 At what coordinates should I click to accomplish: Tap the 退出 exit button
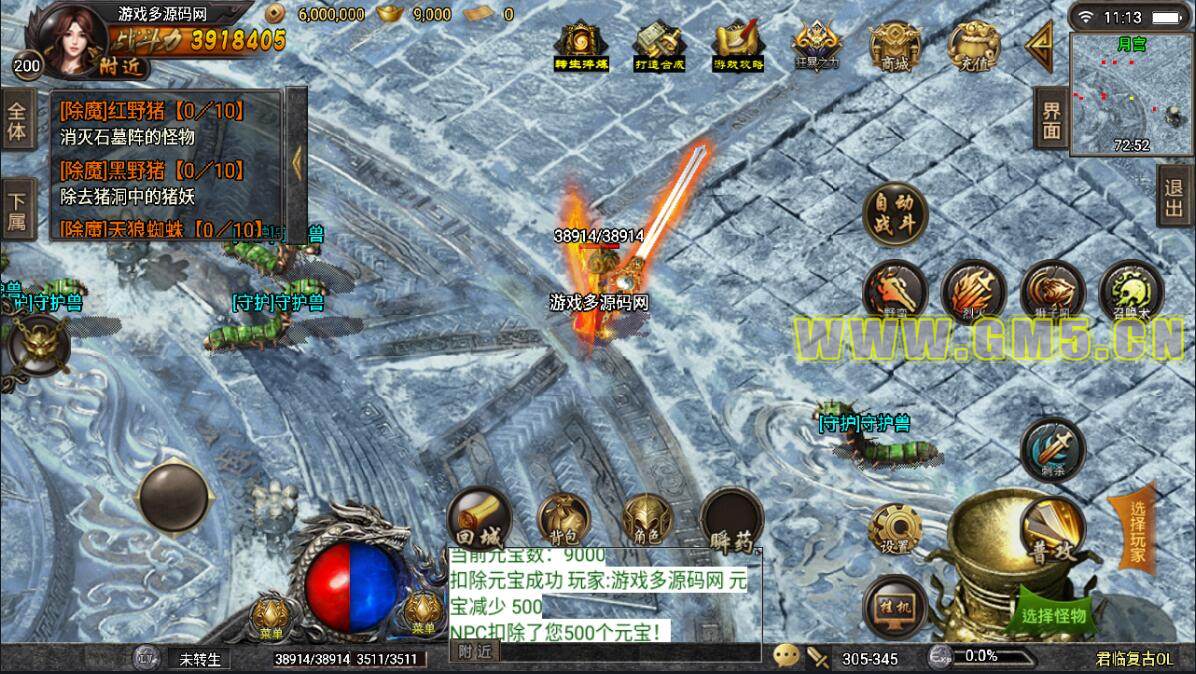[x=1175, y=196]
